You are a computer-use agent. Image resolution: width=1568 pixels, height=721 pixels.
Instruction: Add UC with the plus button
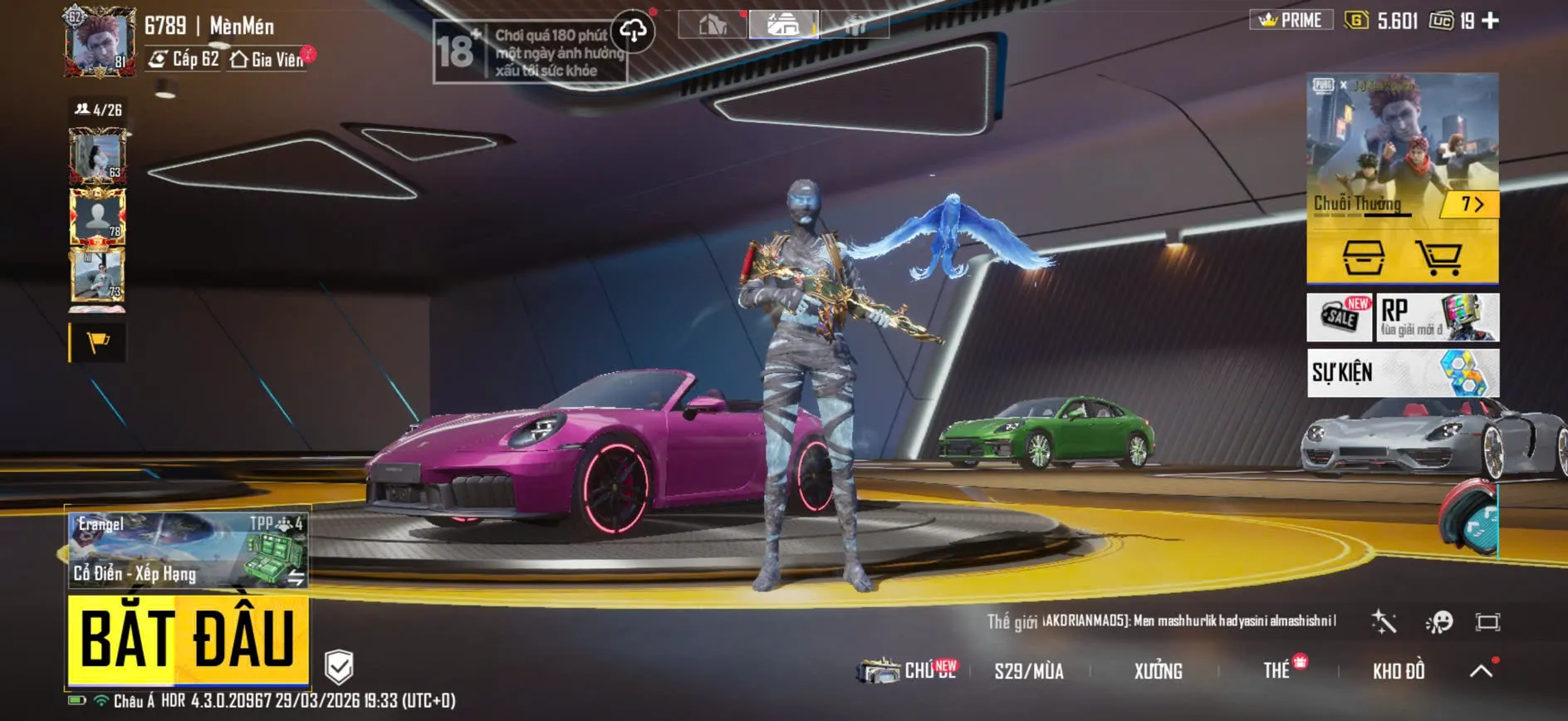click(1491, 21)
